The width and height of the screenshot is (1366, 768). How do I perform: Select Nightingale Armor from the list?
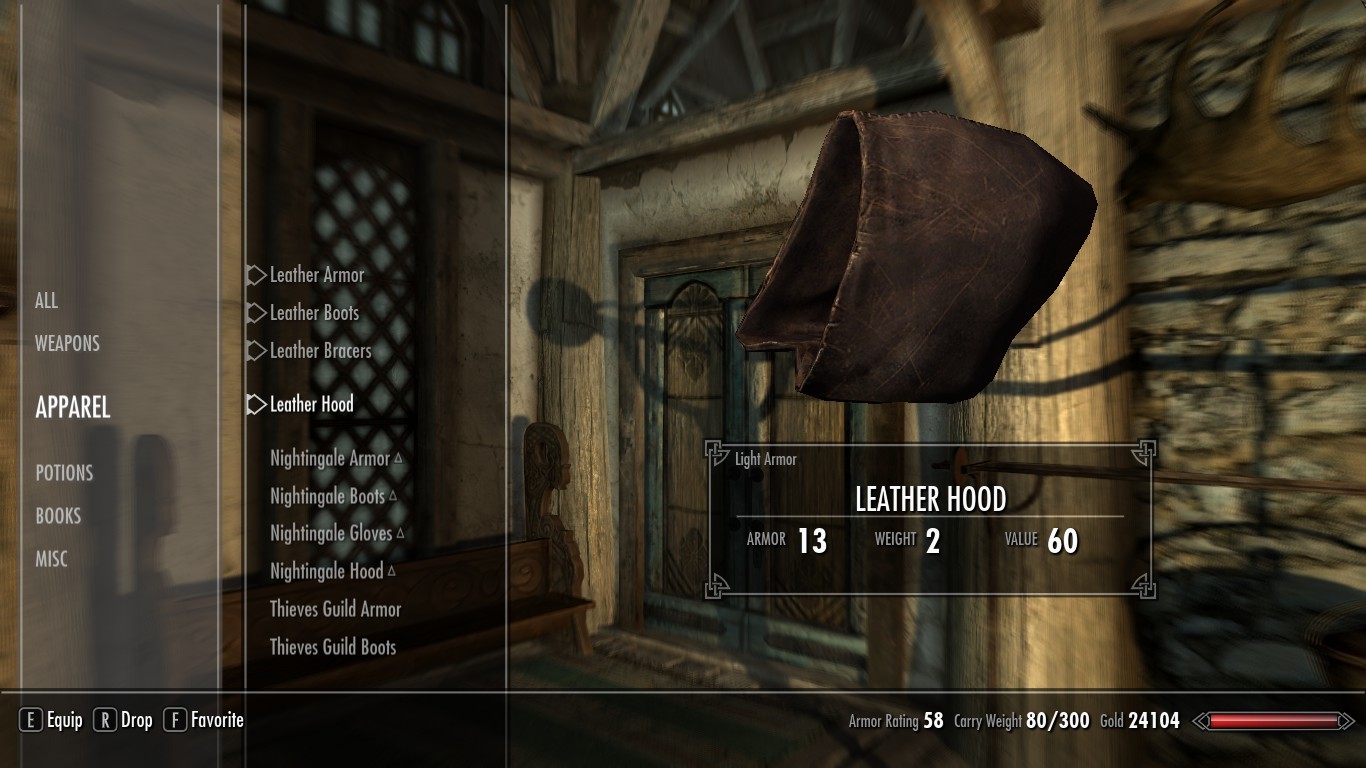pyautogui.click(x=330, y=459)
